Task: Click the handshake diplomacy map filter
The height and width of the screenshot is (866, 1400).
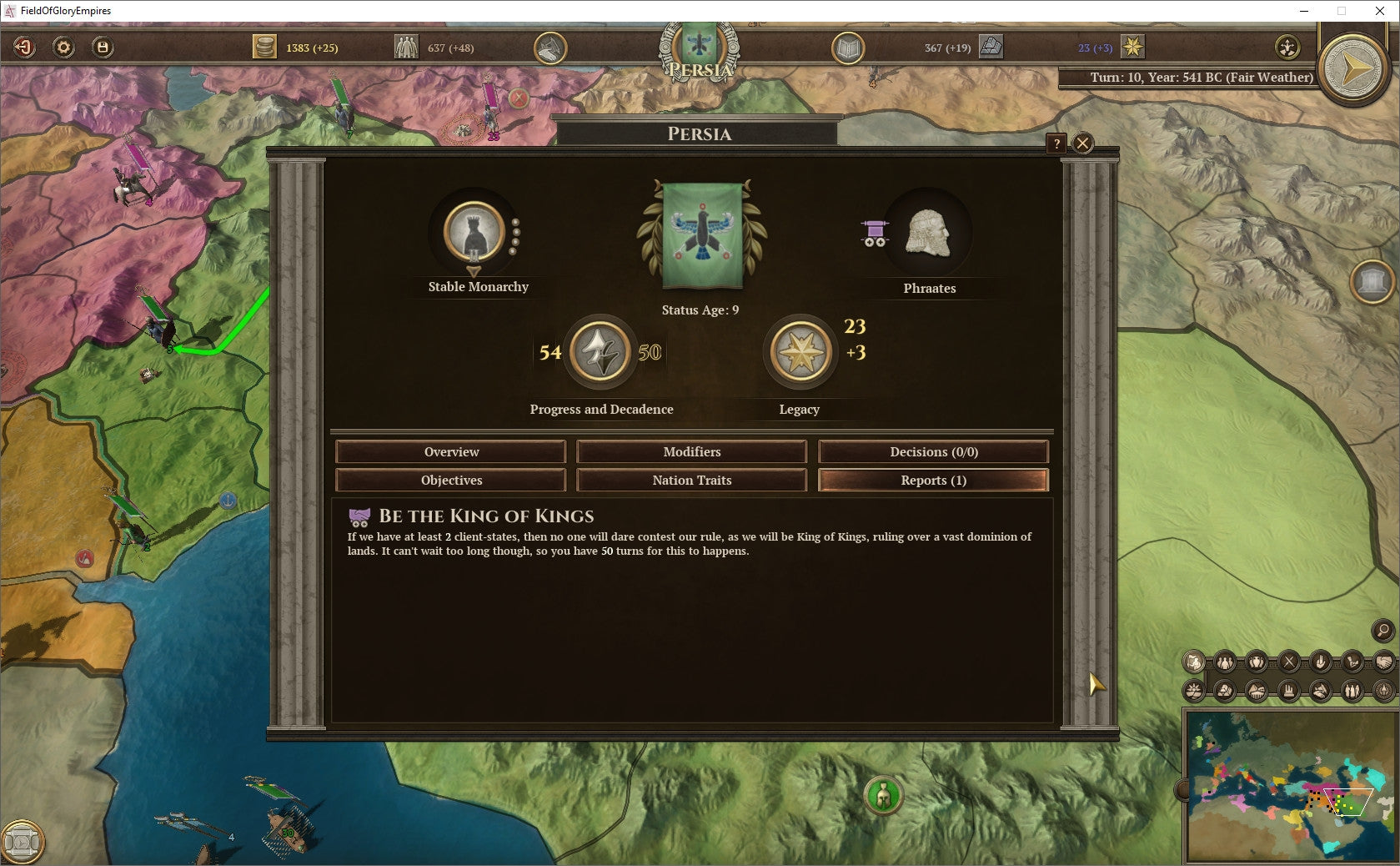Action: pos(1383,662)
